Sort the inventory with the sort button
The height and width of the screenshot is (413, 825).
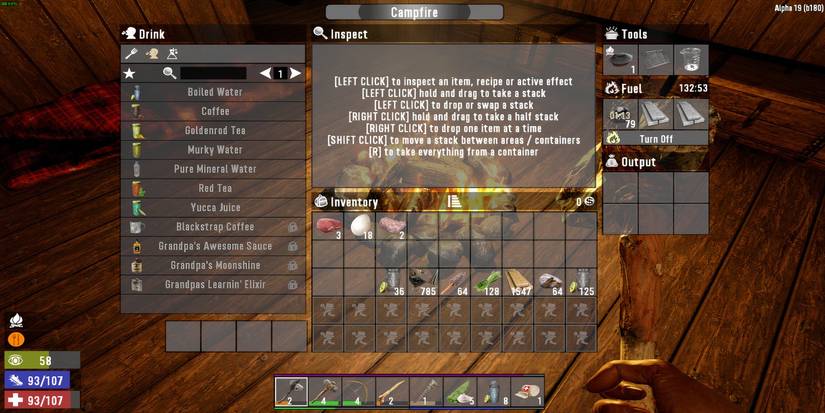point(454,201)
